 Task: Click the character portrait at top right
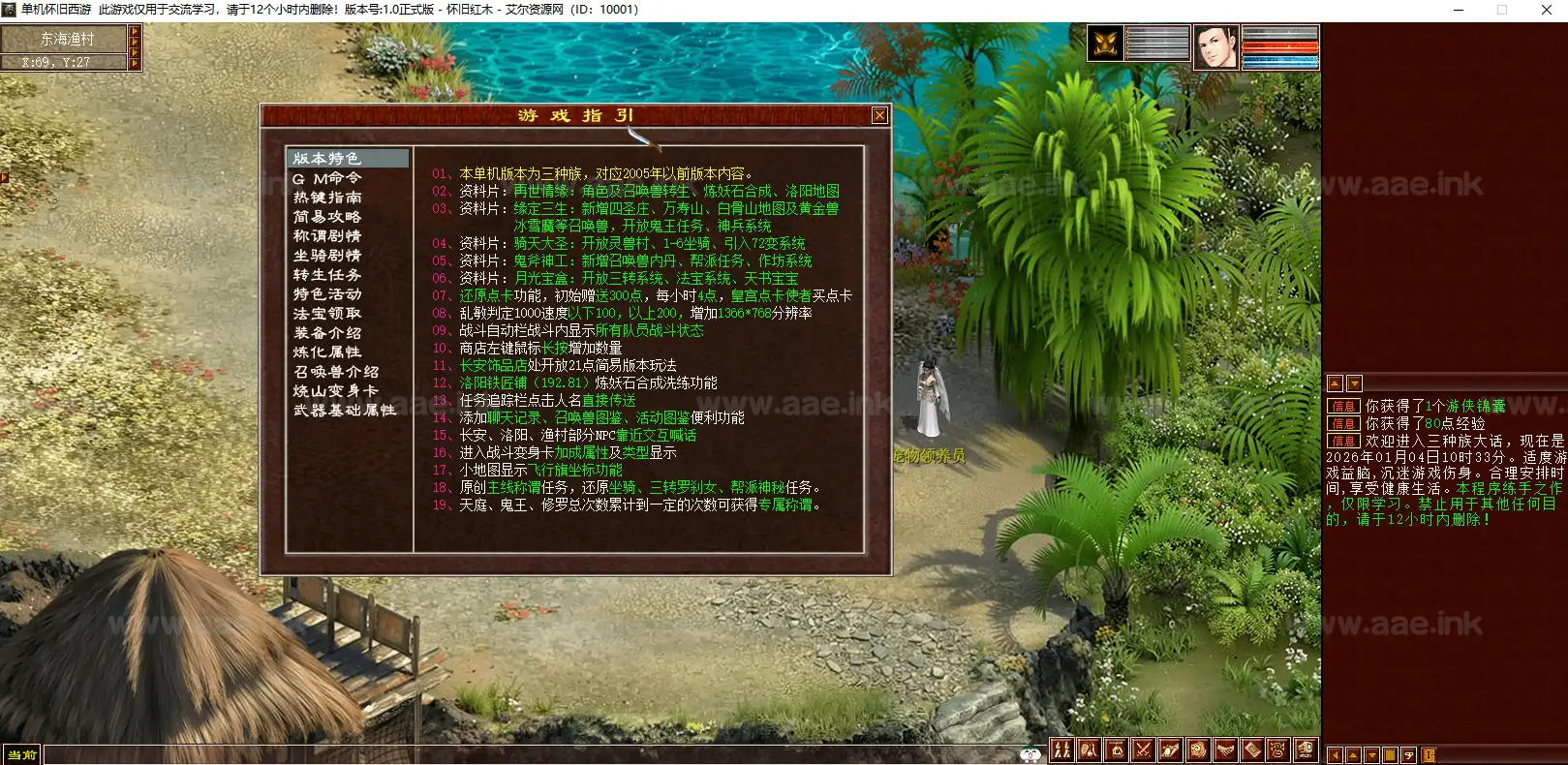pyautogui.click(x=1214, y=46)
